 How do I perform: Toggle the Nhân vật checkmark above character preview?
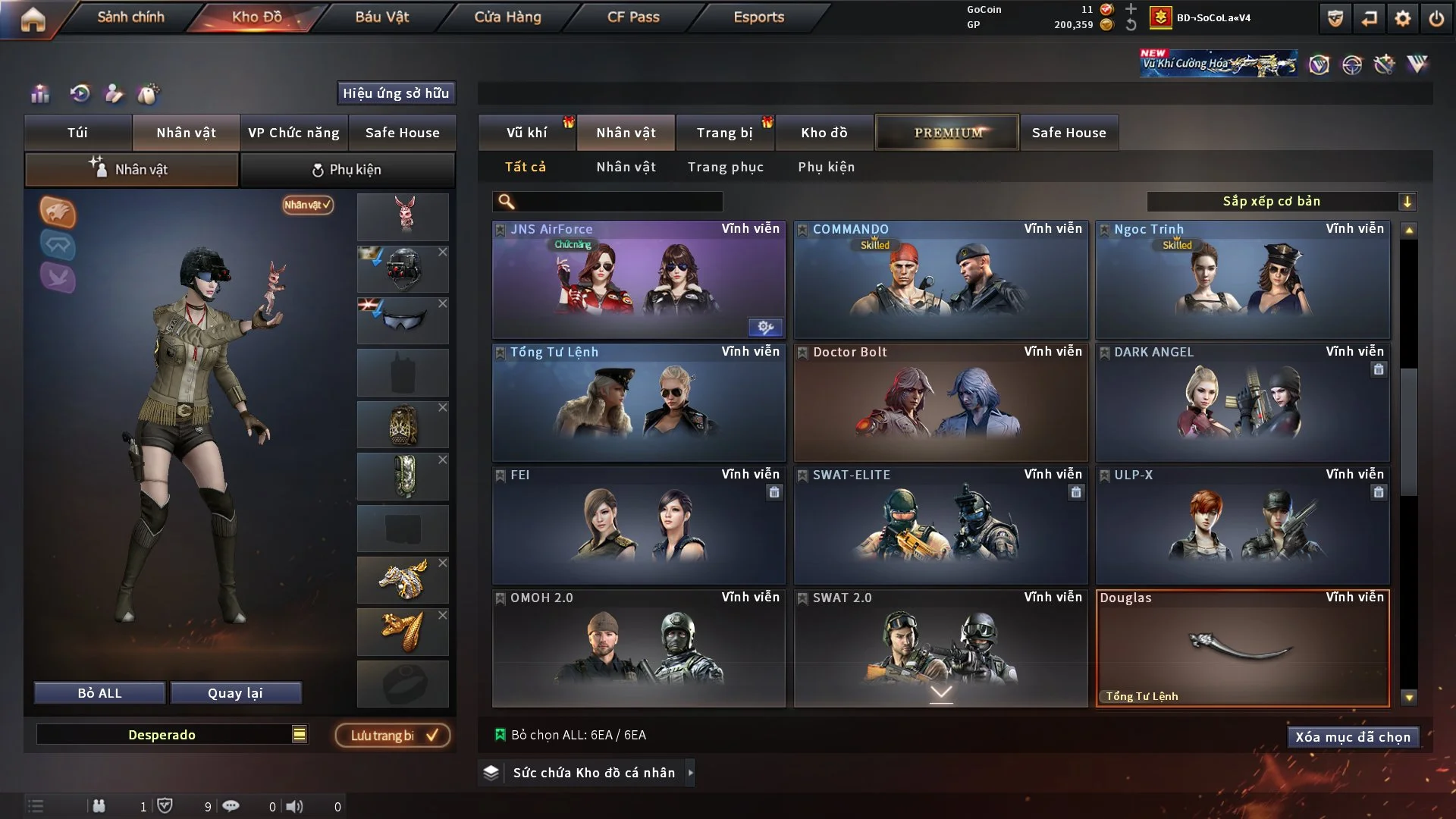click(306, 205)
